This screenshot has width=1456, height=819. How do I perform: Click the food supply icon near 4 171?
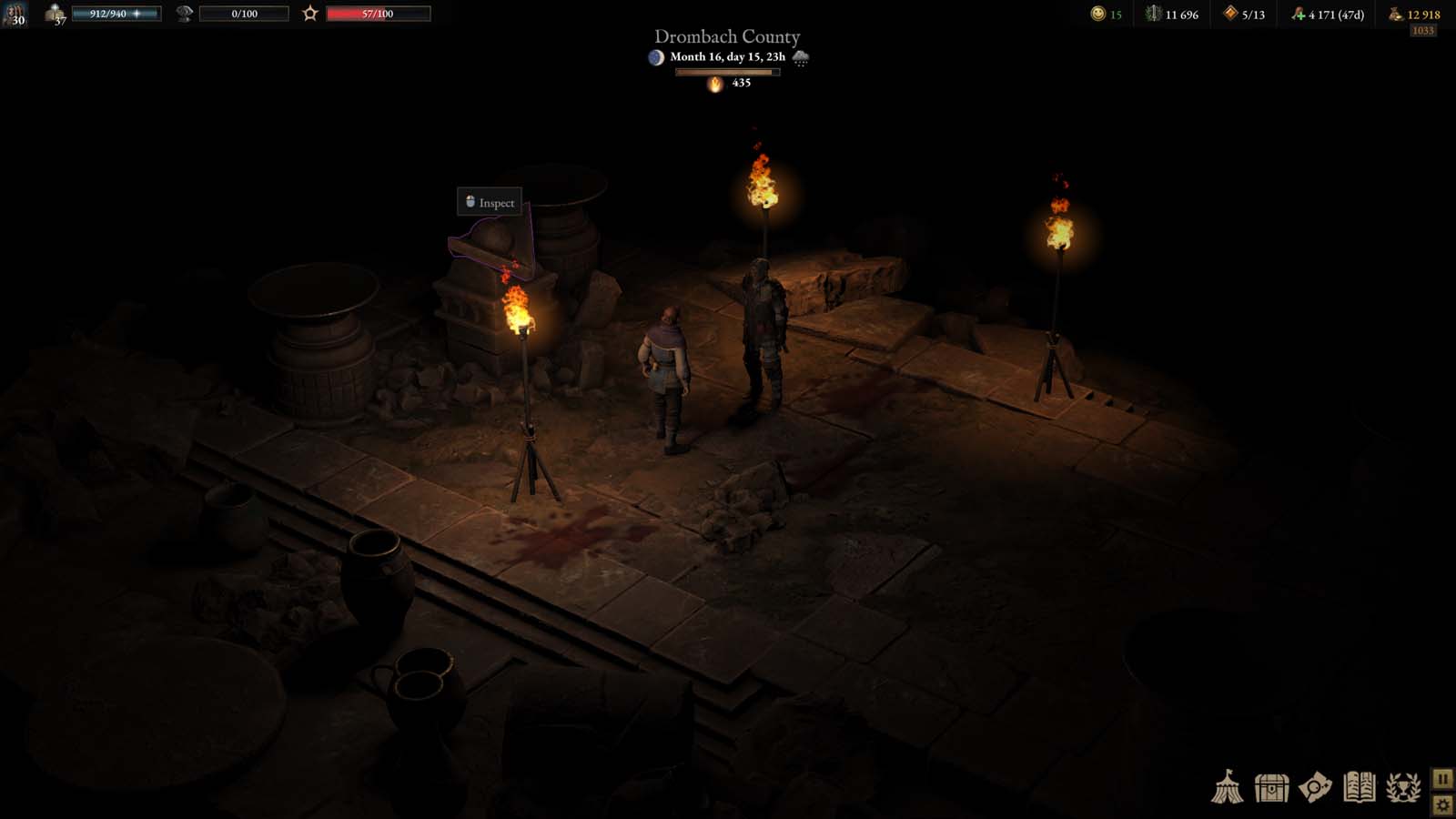1298,13
